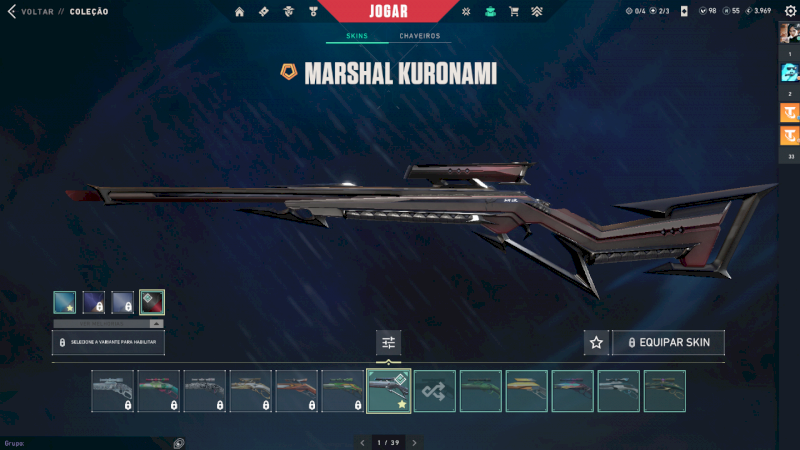Open the store cart icon
Viewport: 800px width, 450px height.
click(x=514, y=12)
